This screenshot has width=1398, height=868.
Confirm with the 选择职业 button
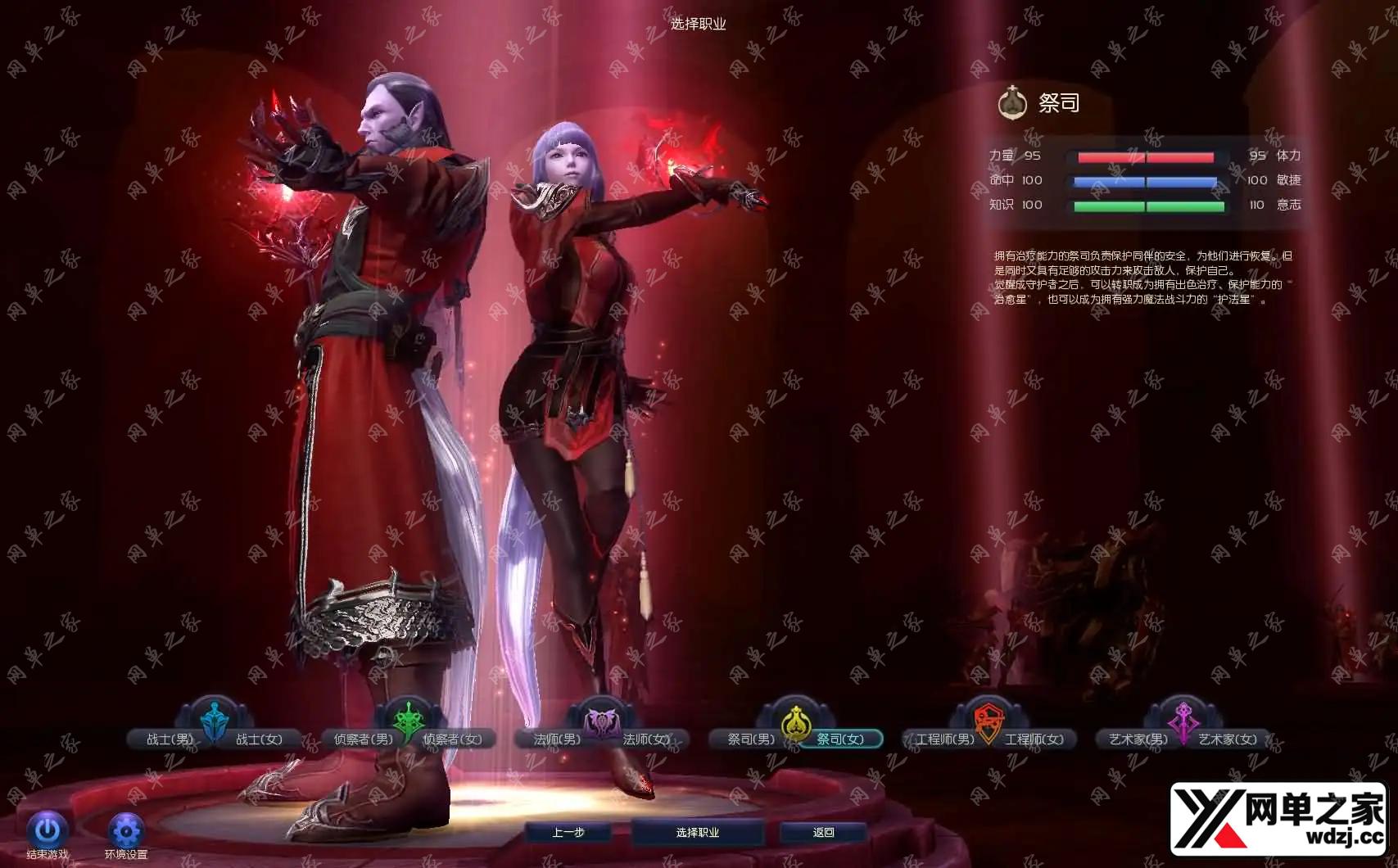698,833
